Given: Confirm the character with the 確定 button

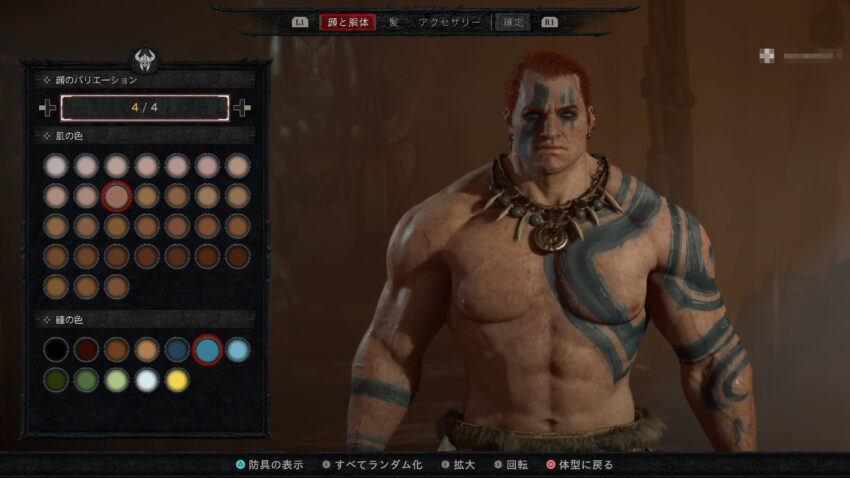Looking at the screenshot, I should (x=511, y=21).
